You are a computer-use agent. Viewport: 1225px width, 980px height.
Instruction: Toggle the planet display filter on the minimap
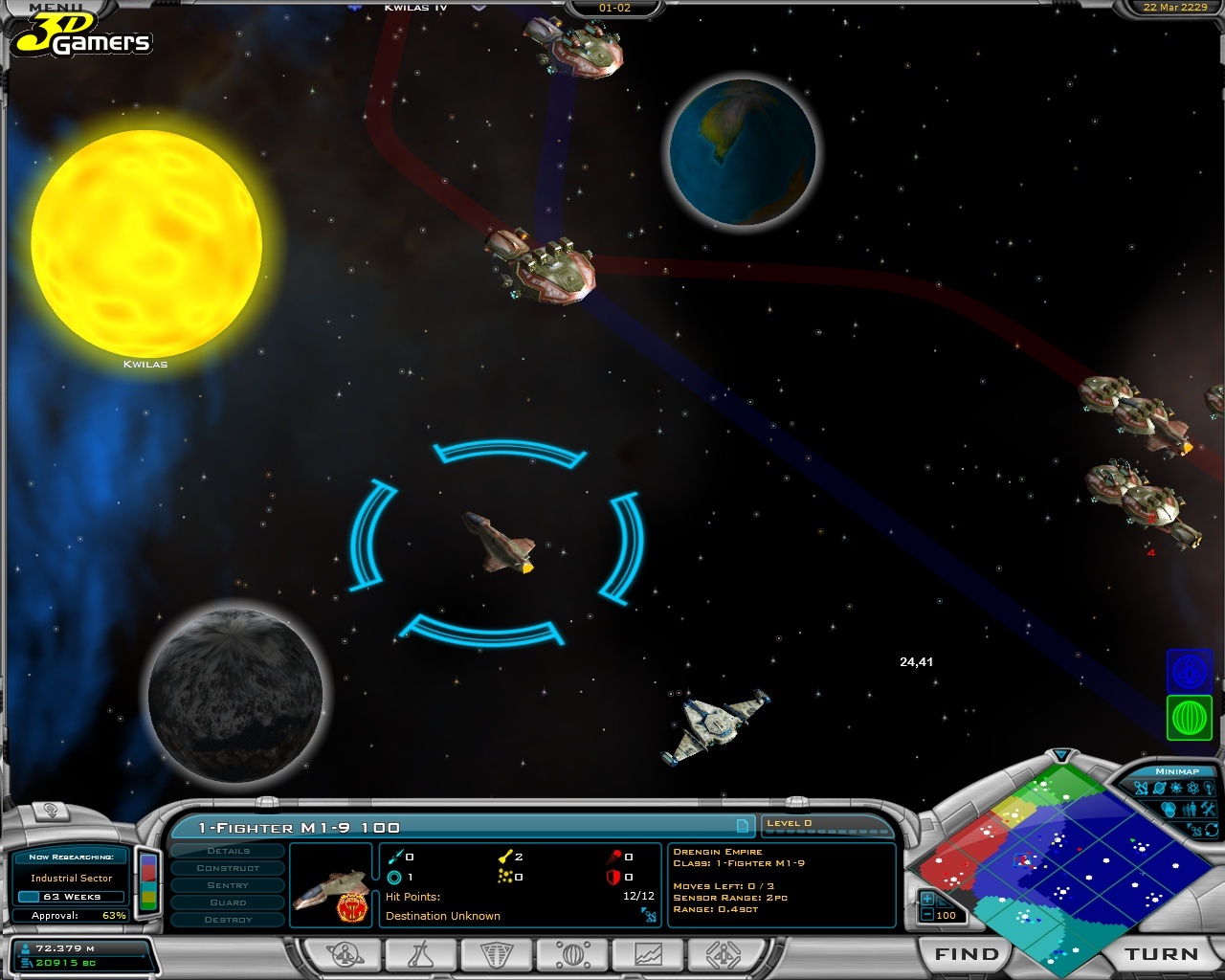click(1160, 788)
